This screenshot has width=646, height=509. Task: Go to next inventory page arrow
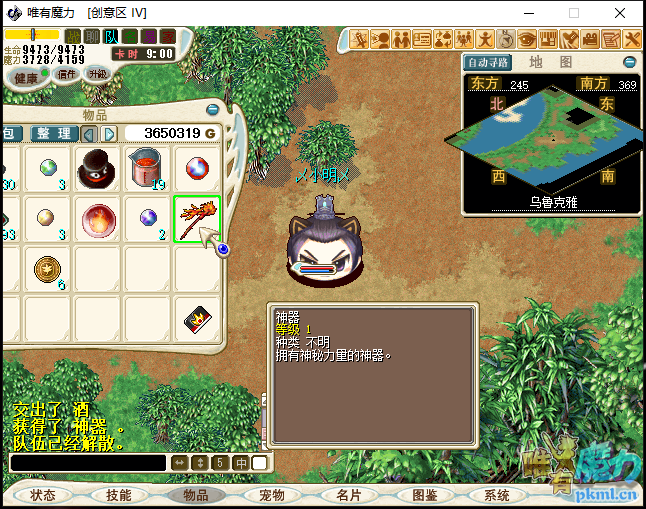(108, 134)
